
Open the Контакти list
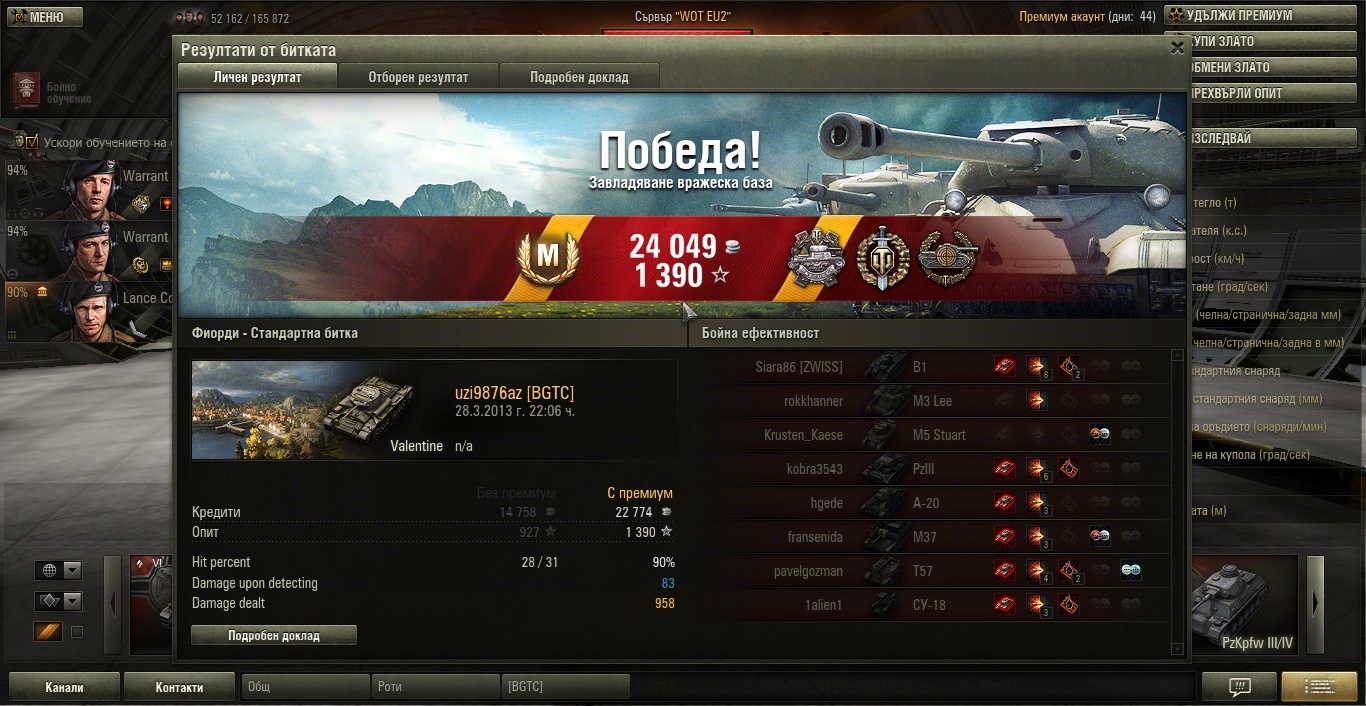(179, 687)
